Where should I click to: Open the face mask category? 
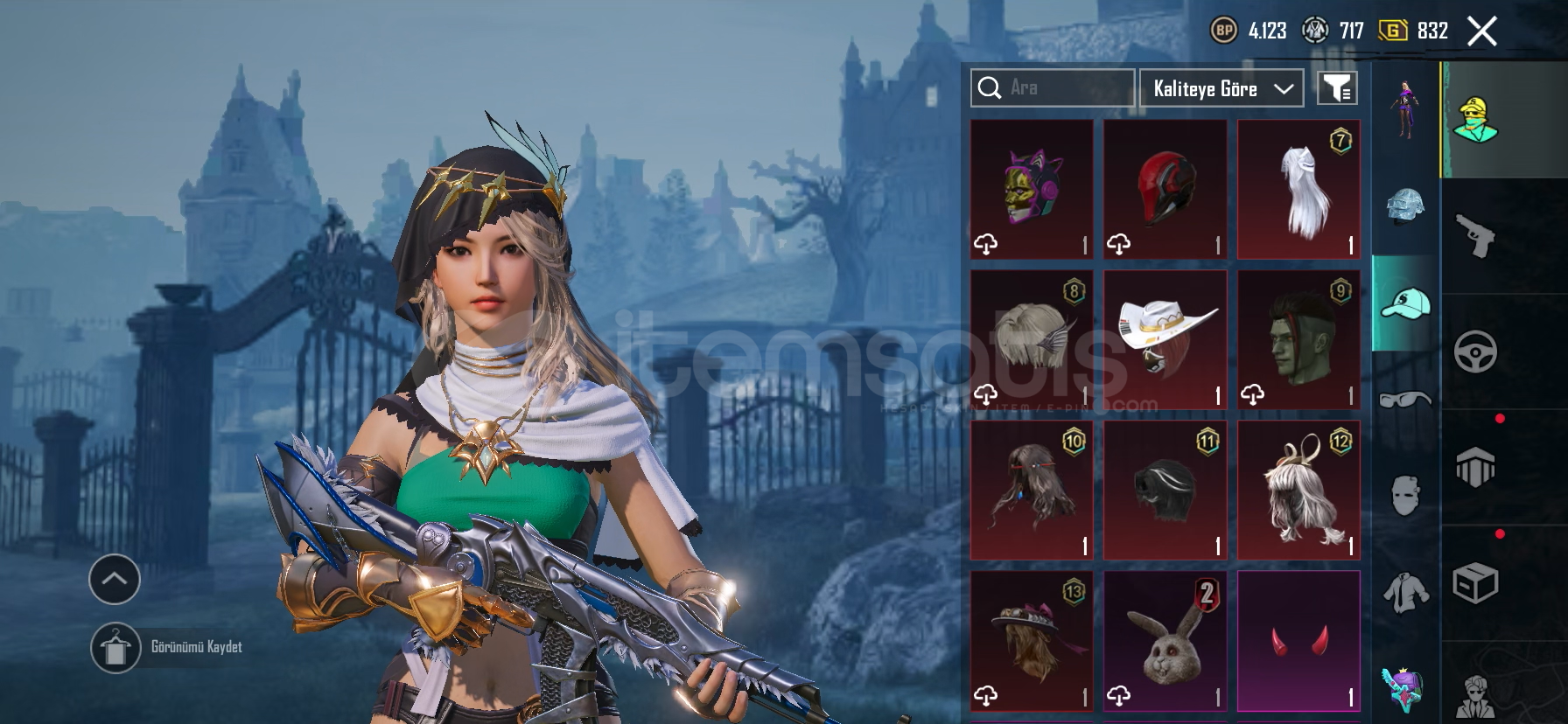click(1405, 496)
